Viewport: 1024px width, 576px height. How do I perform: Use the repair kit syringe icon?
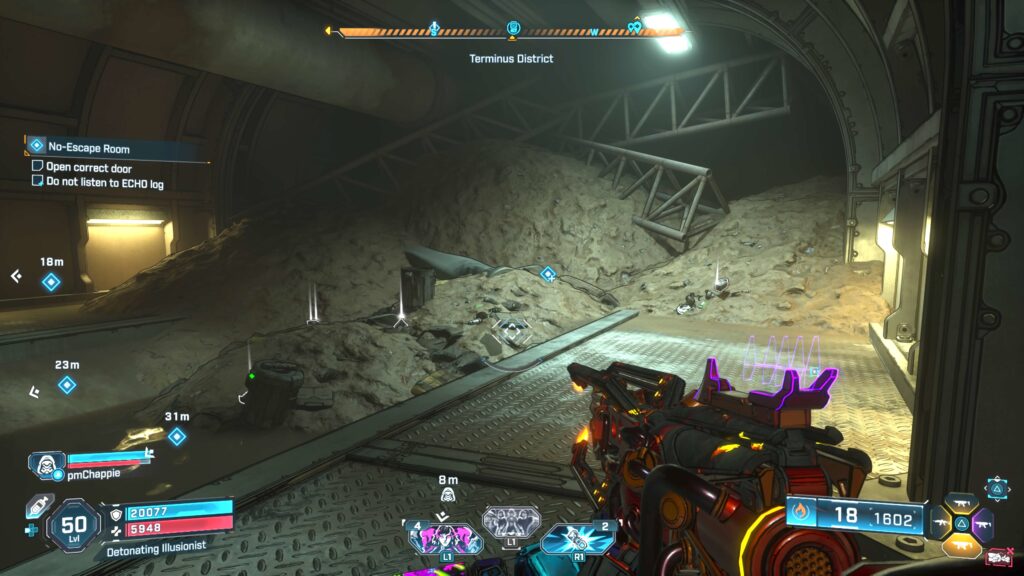coord(36,506)
